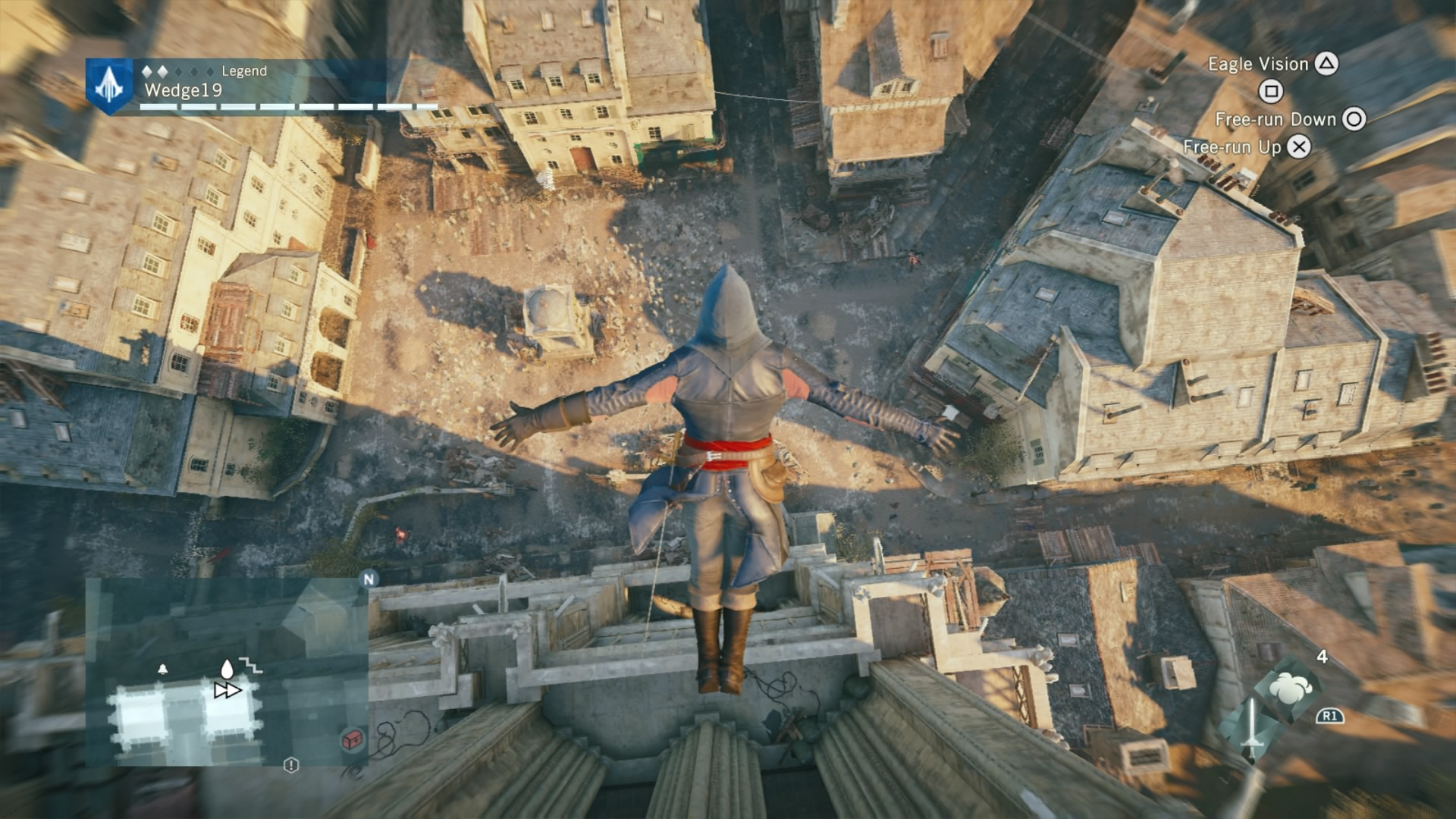1456x819 pixels.
Task: Click the bell marker on the minimap
Action: pos(162,670)
